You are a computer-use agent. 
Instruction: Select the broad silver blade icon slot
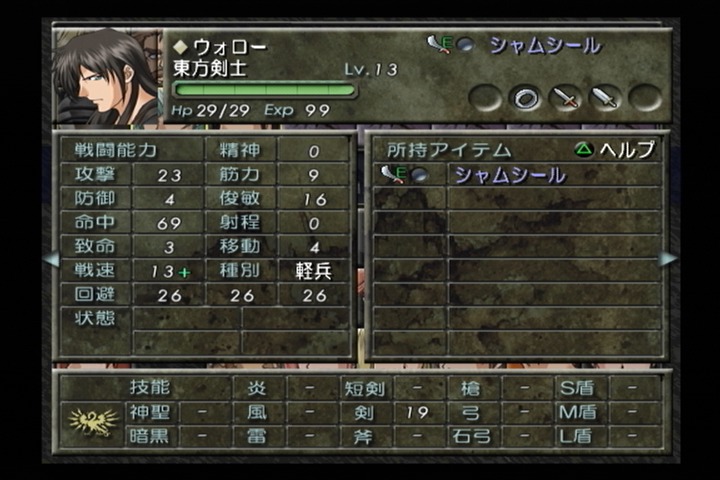coord(605,97)
